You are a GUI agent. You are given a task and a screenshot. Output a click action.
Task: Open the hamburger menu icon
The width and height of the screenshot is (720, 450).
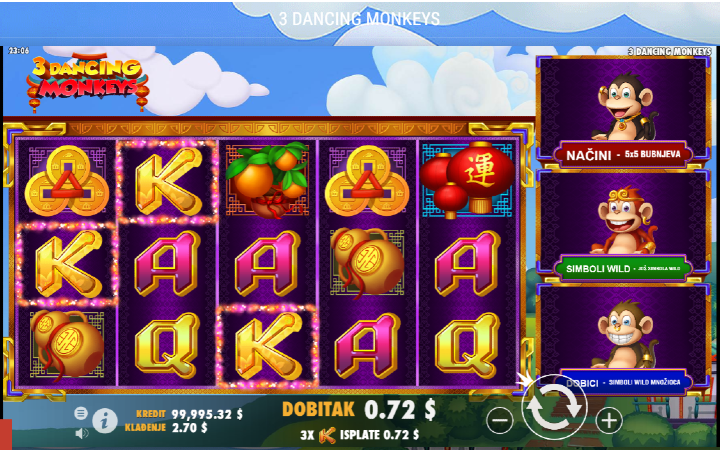coord(81,413)
